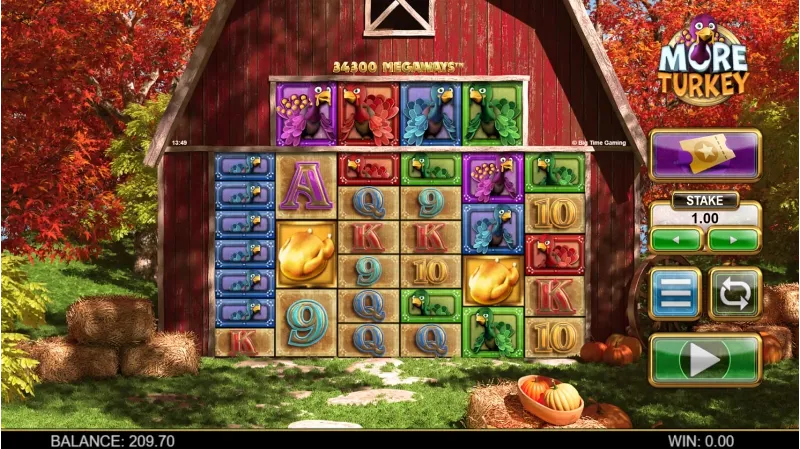Spin the reels with the green play button

(705, 359)
